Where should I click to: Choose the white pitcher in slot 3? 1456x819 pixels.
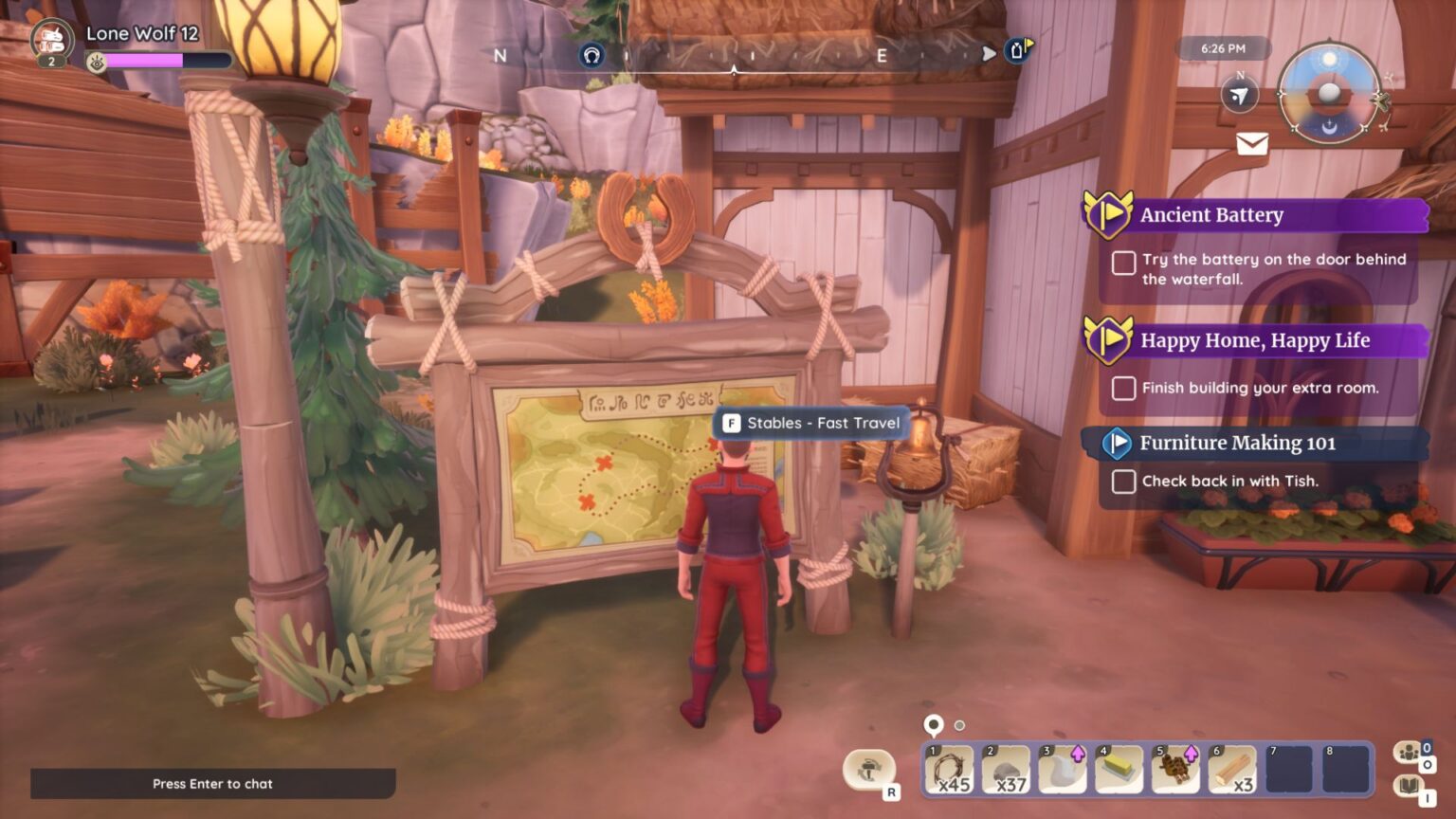point(1063,769)
